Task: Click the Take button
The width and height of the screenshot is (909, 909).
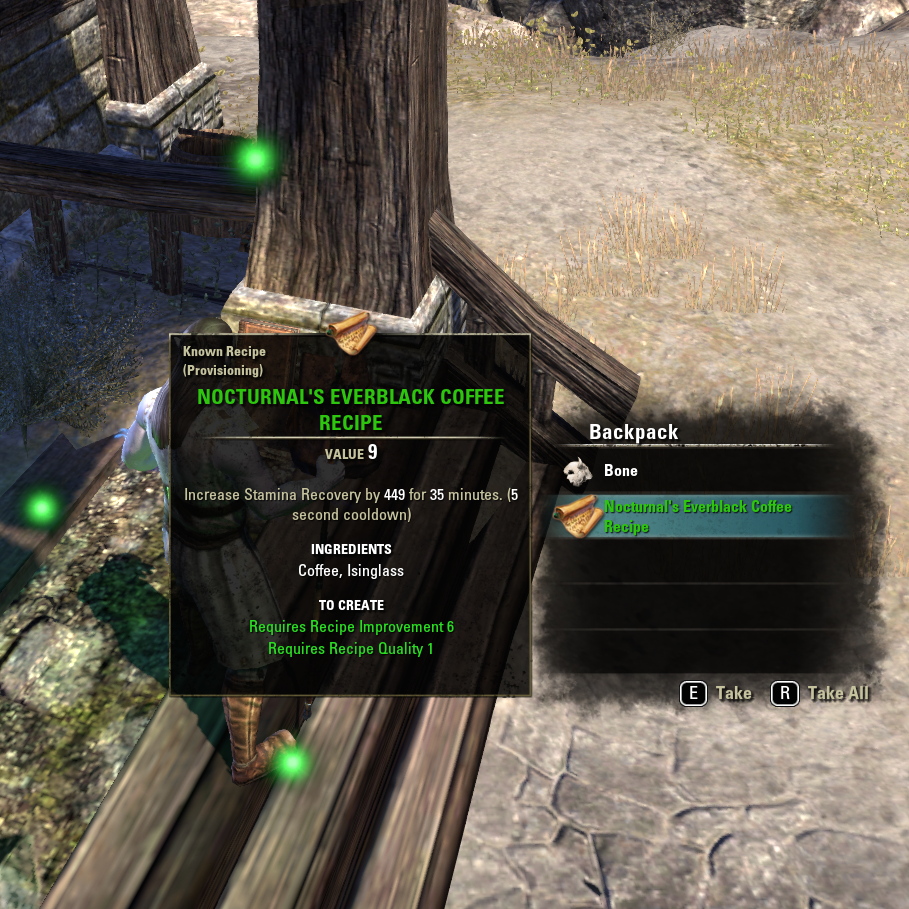Action: (x=716, y=693)
